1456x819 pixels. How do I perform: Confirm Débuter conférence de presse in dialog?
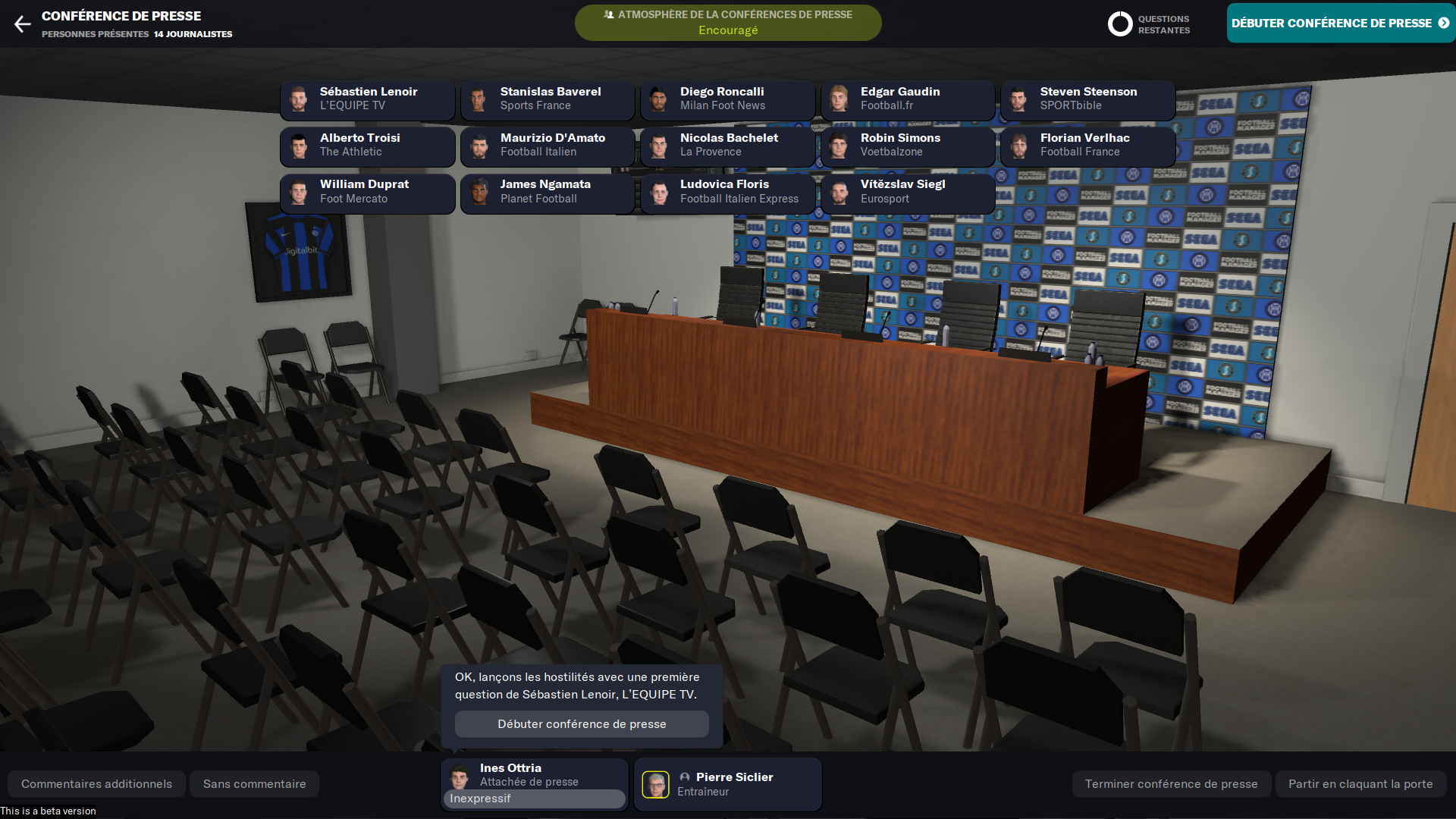coord(582,724)
